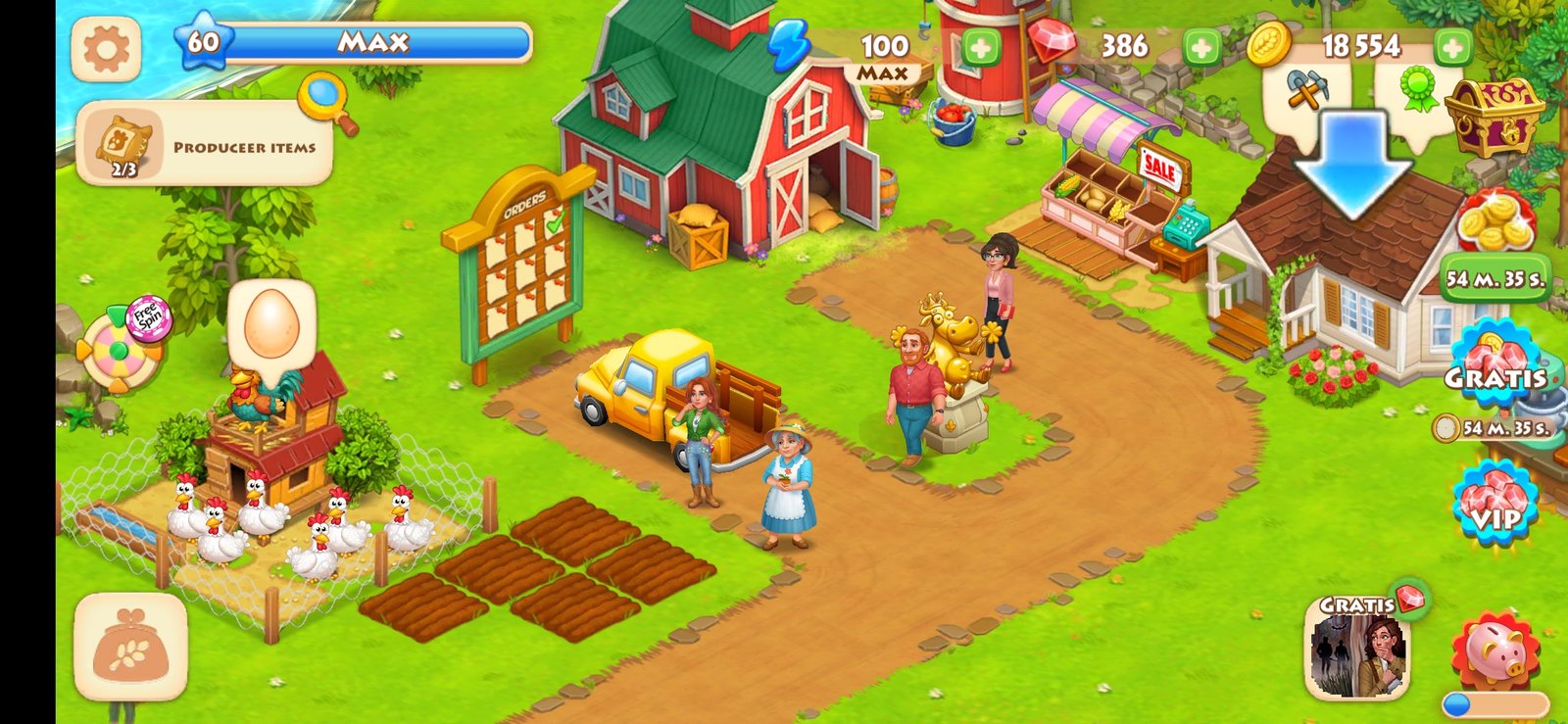This screenshot has height=724, width=1568.
Task: Buy more ruby gems with the plus button
Action: coord(1201,46)
